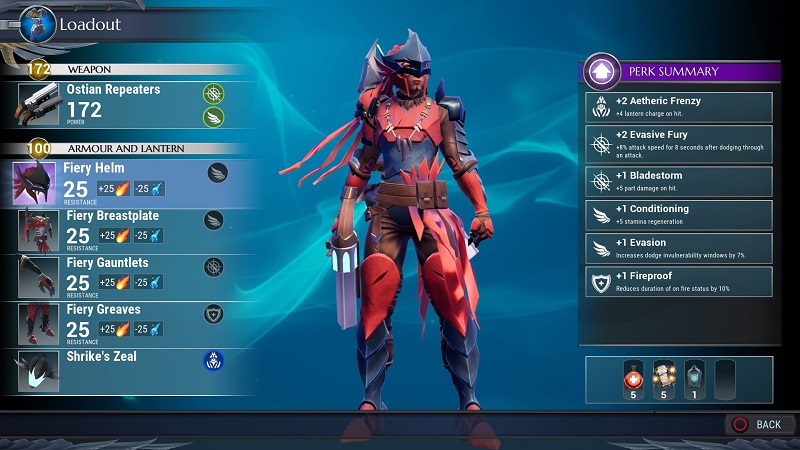Open the Loadout emblem icon
The height and width of the screenshot is (450, 800).
tap(37, 22)
